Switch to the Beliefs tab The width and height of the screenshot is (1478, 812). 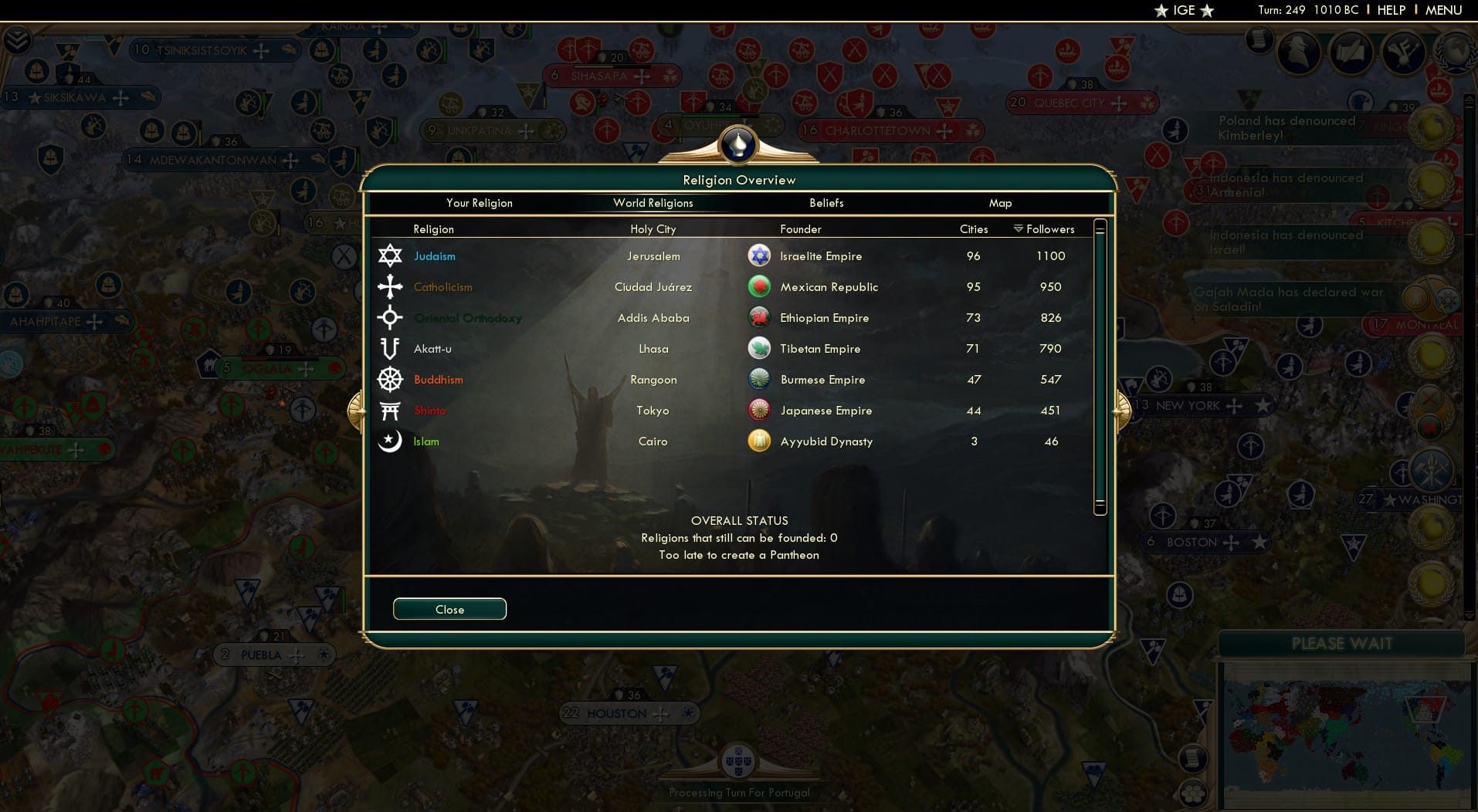click(x=826, y=203)
